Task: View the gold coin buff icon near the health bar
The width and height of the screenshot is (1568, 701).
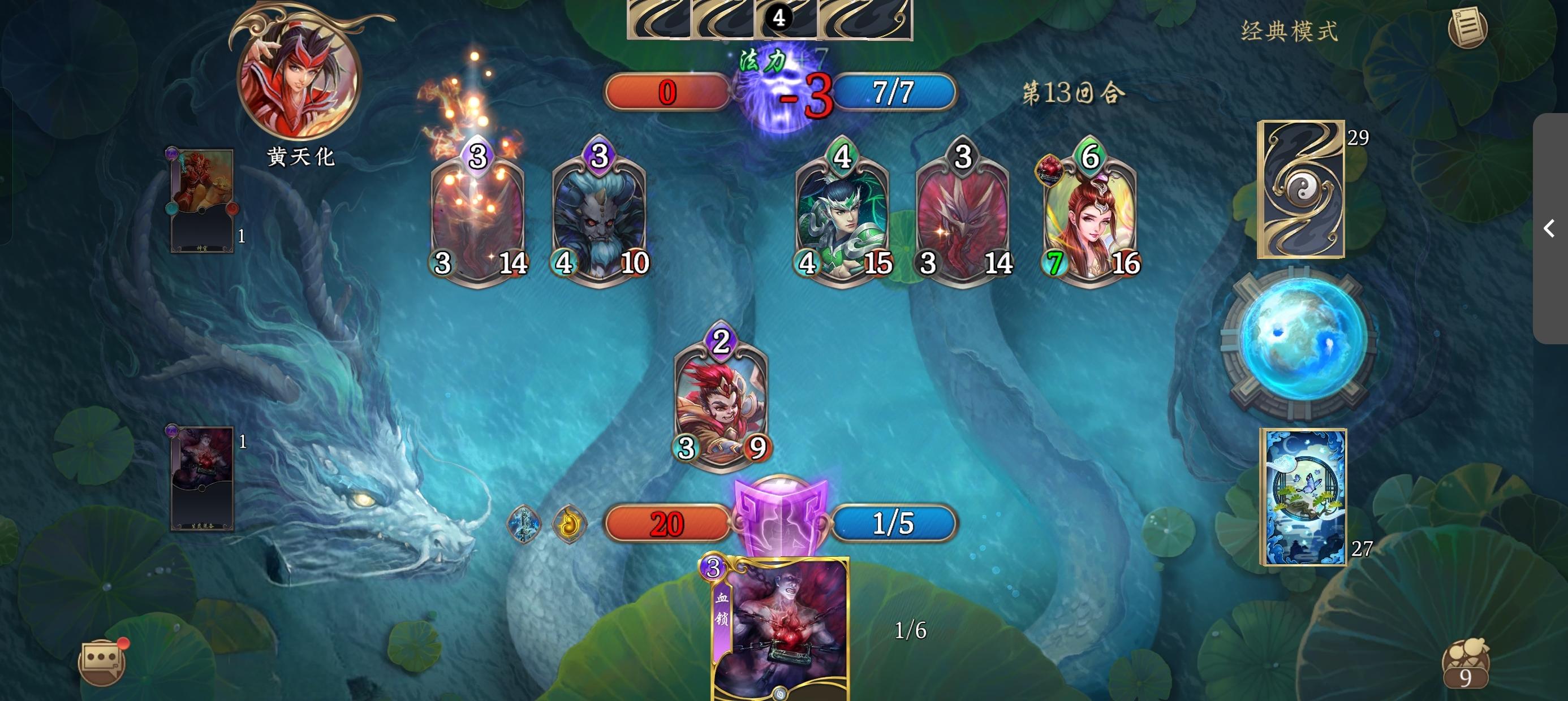Action: (571, 523)
